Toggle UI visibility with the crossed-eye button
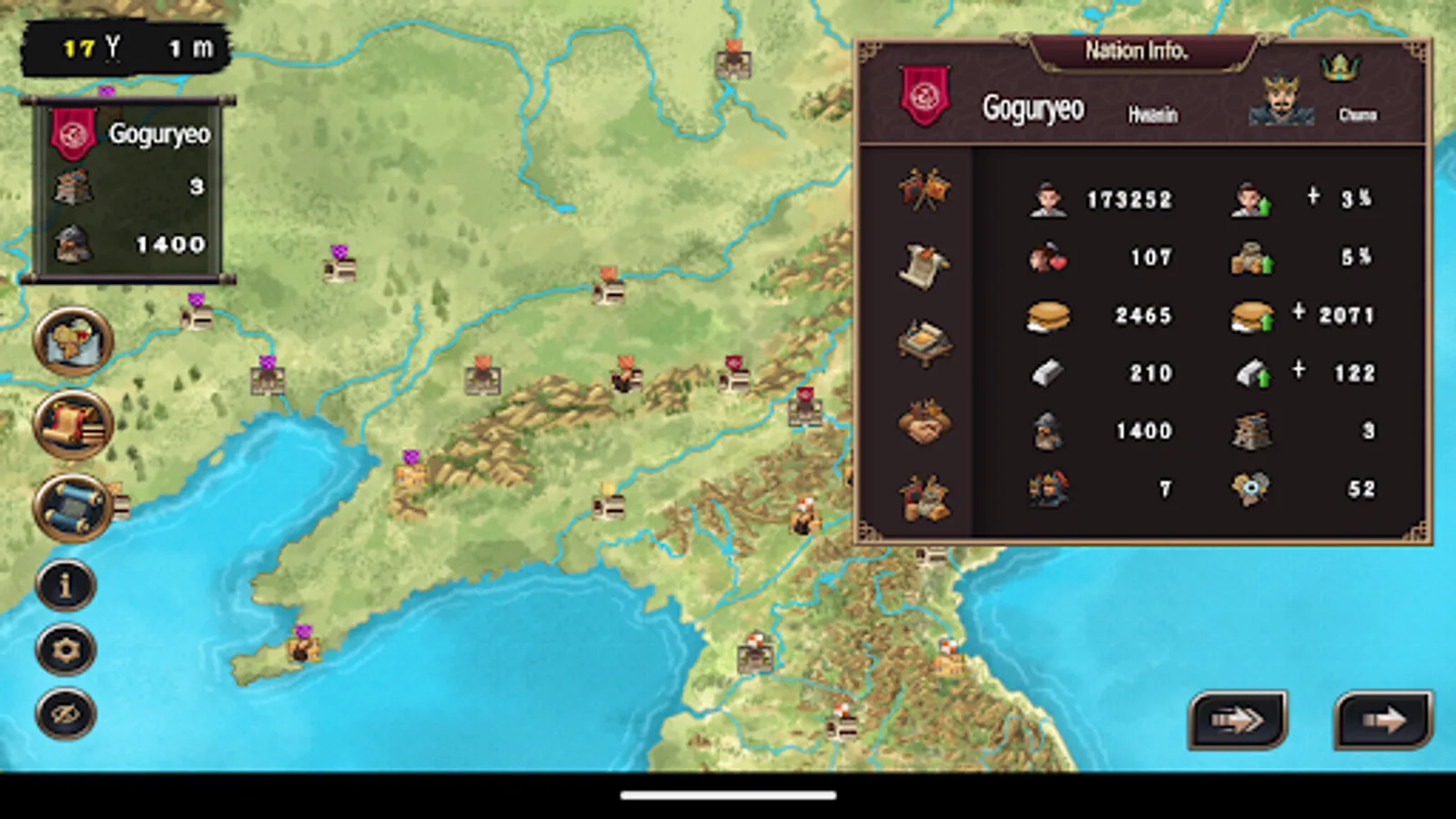This screenshot has height=819, width=1456. pyautogui.click(x=65, y=707)
